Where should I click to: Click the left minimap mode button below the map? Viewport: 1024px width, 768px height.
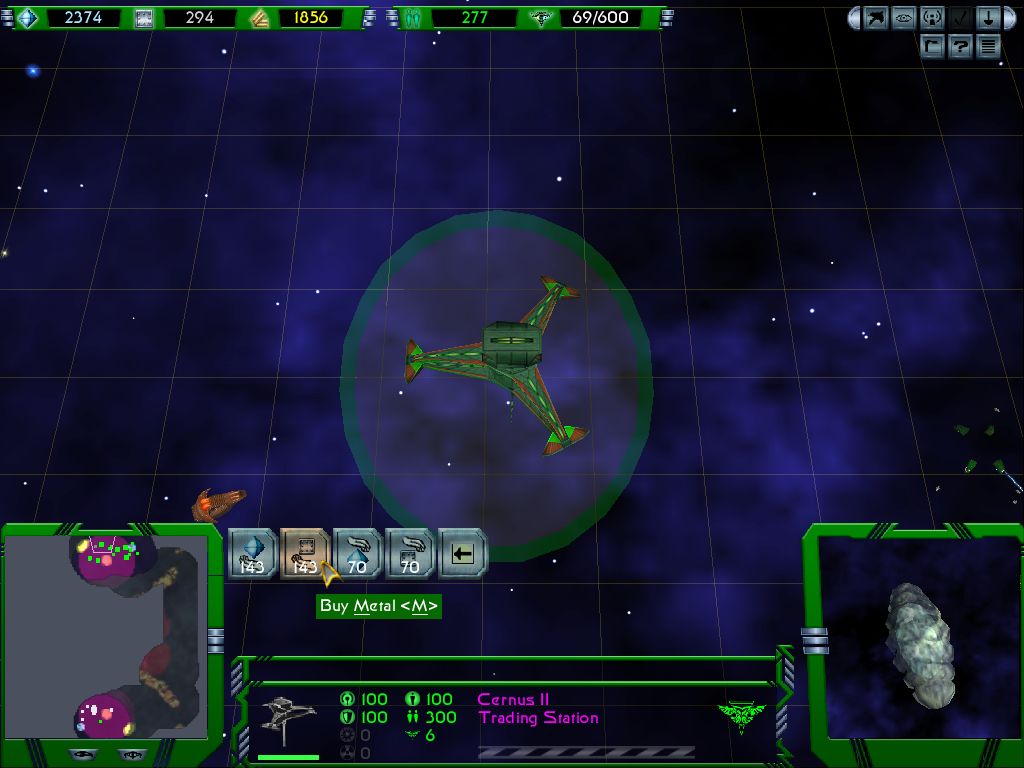click(85, 755)
